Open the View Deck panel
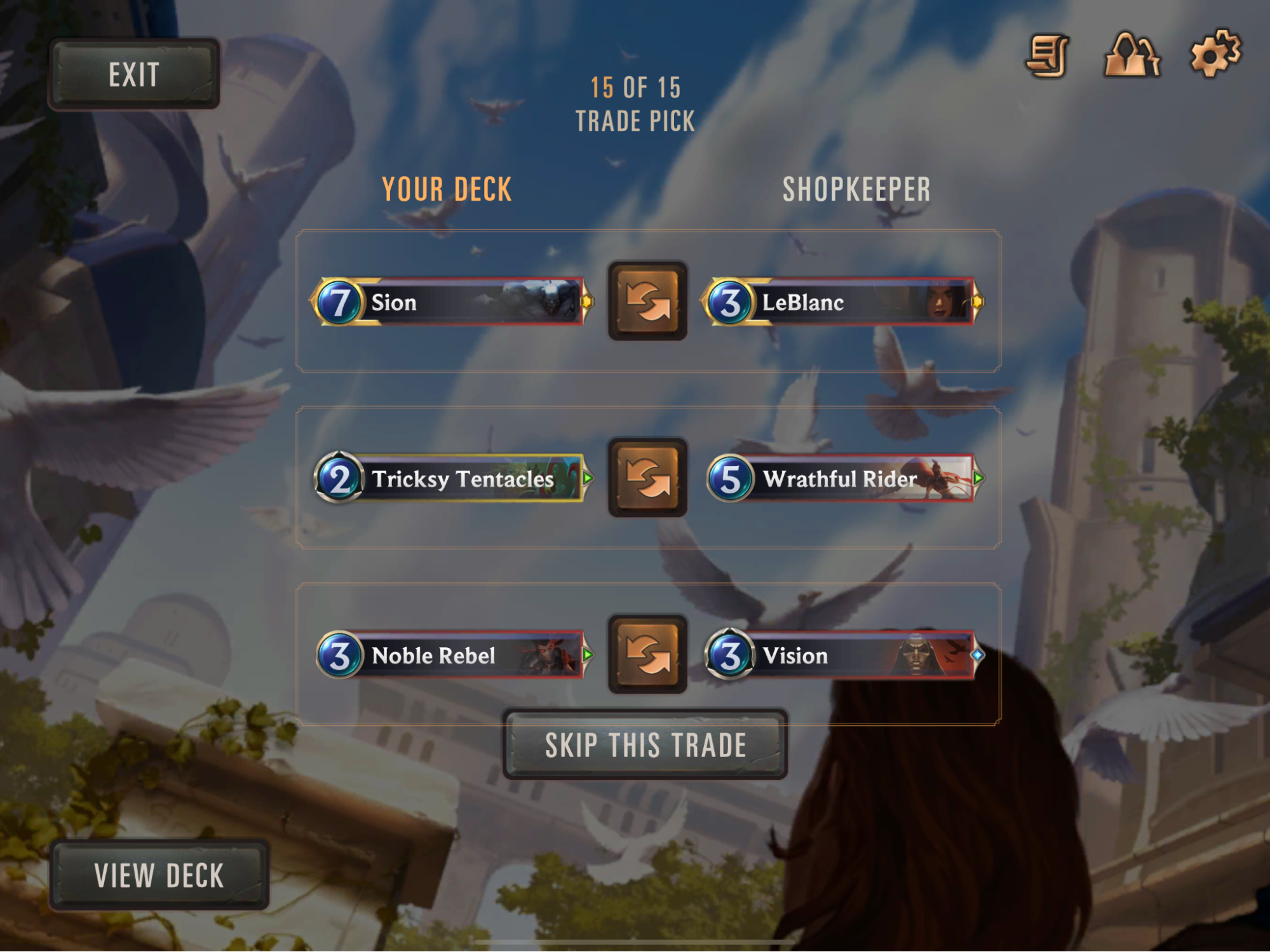The height and width of the screenshot is (952, 1270). (x=159, y=875)
